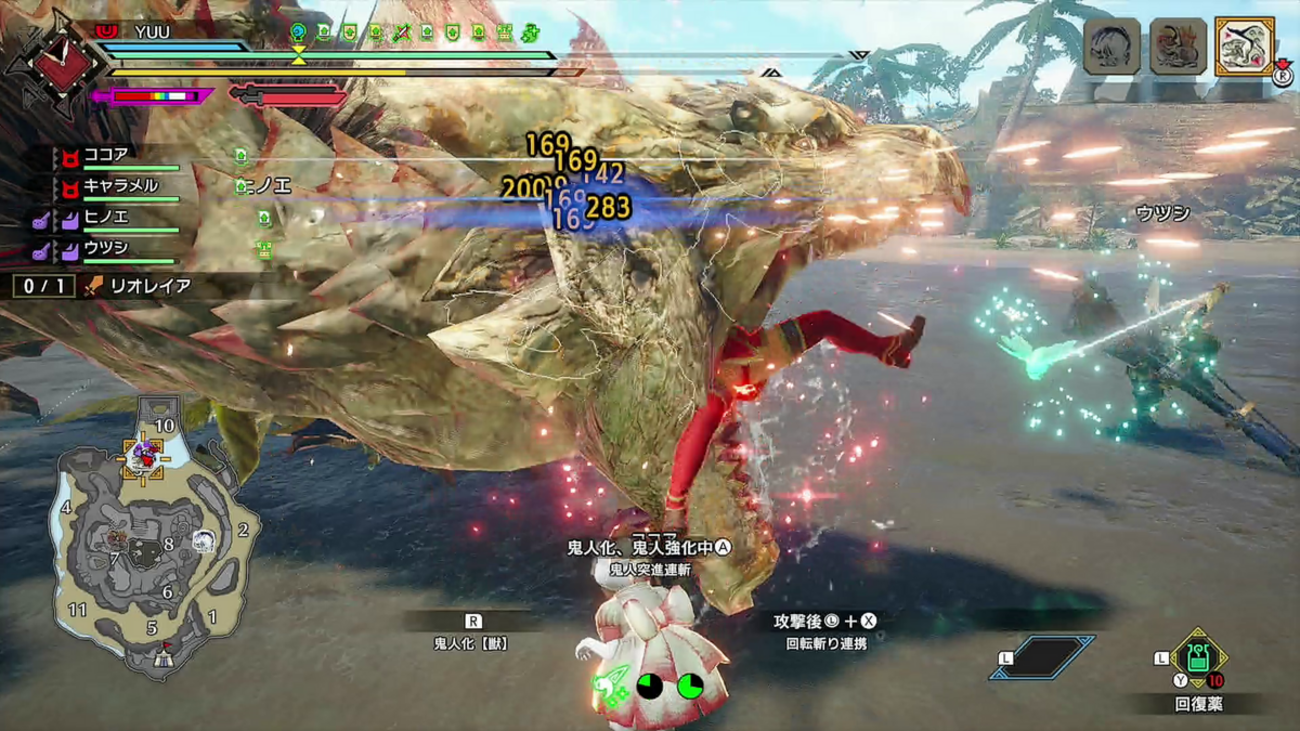Select the green Felvine buff icon on the buff bar
Image resolution: width=1300 pixels, height=731 pixels.
click(x=530, y=33)
